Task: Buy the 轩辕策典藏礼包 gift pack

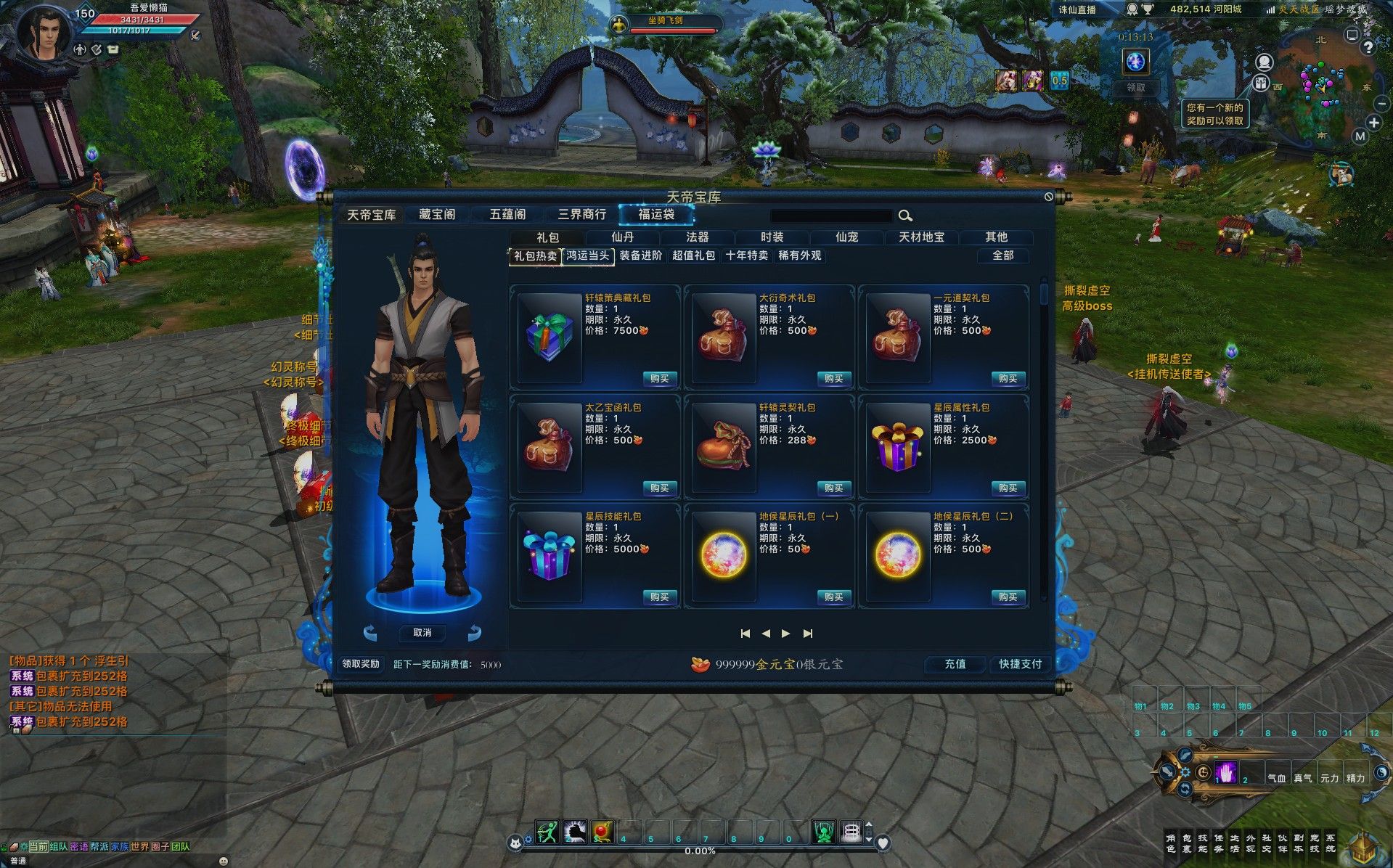Action: 659,378
